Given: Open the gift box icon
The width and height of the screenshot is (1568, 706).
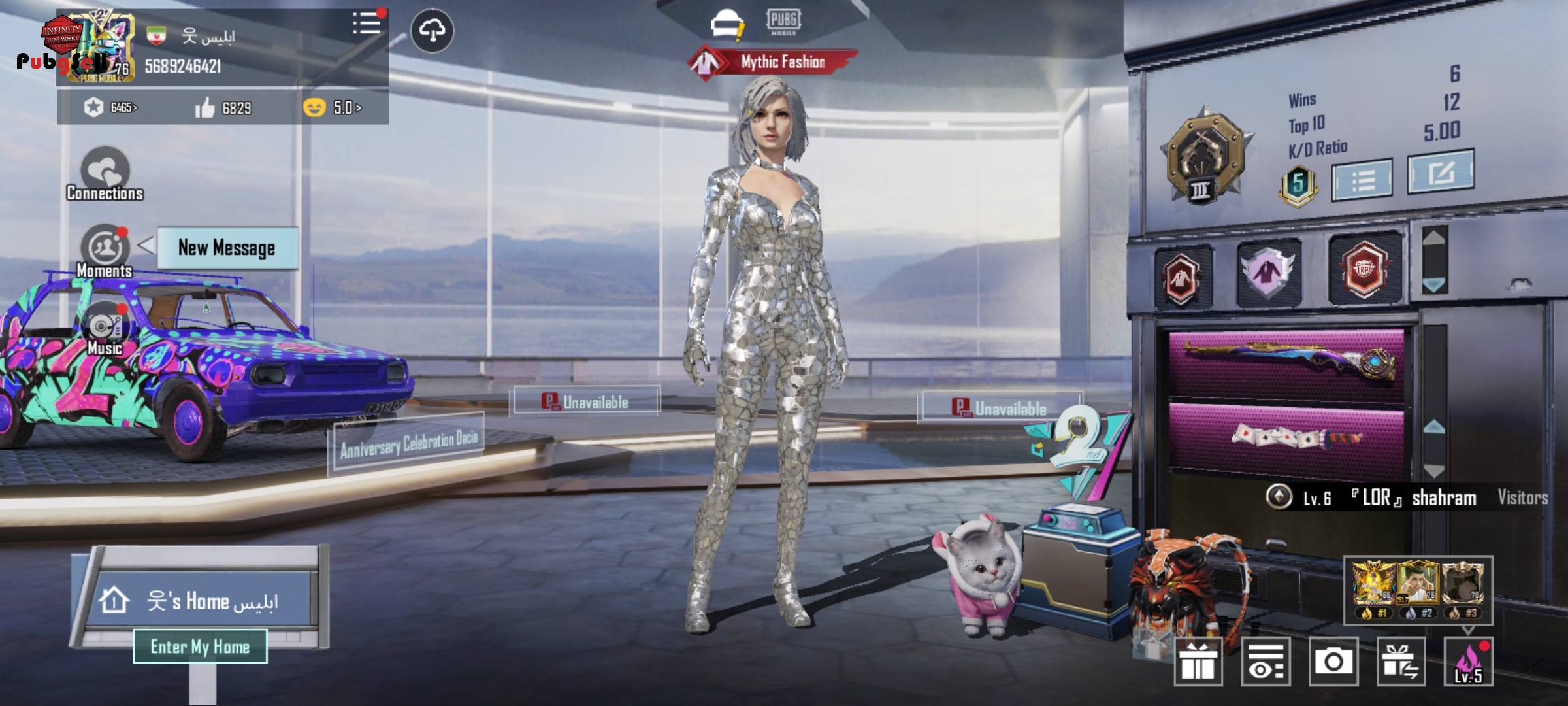Looking at the screenshot, I should tap(1198, 662).
